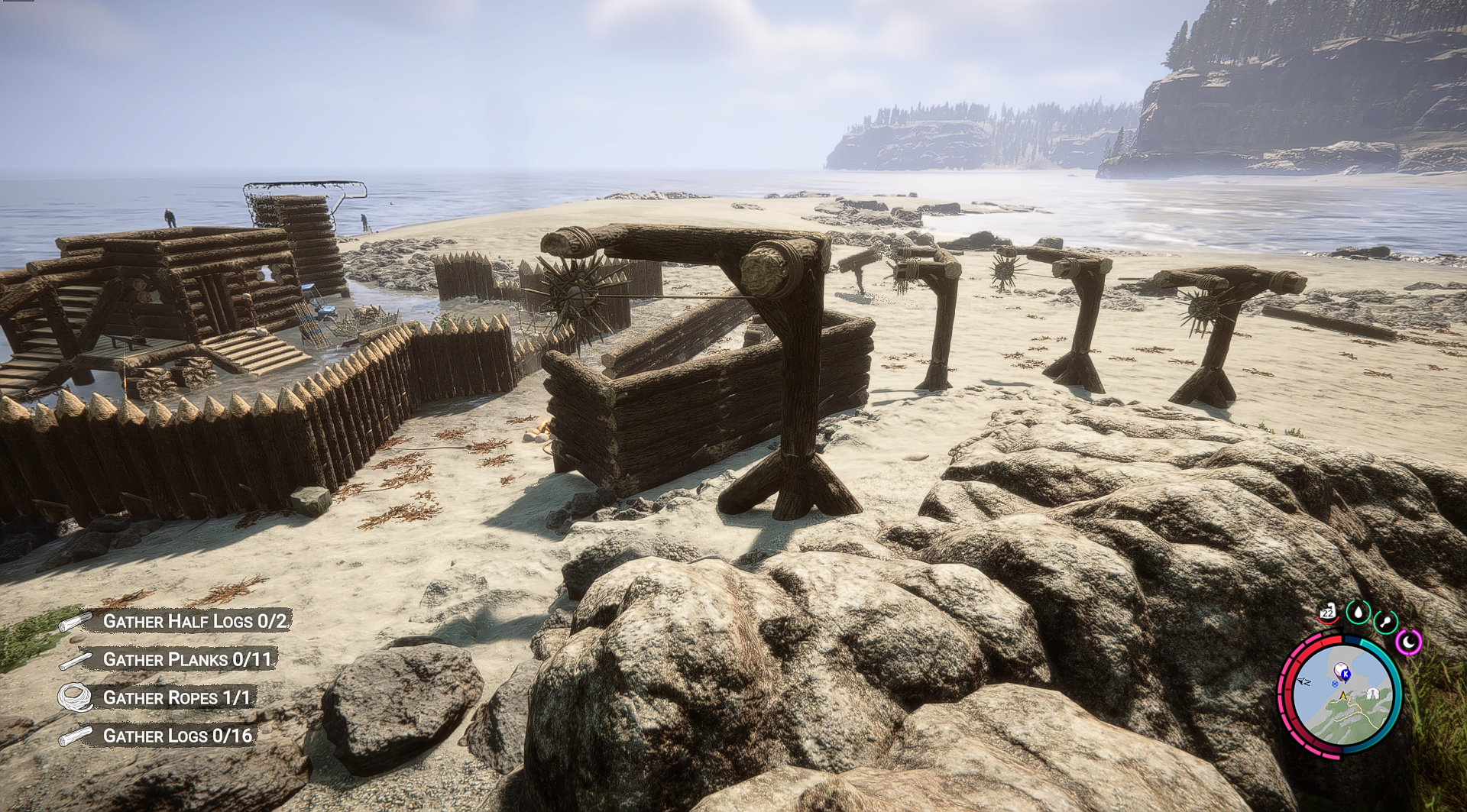Image resolution: width=1467 pixels, height=812 pixels.
Task: Select the Gather Logs objective
Action: (x=177, y=736)
